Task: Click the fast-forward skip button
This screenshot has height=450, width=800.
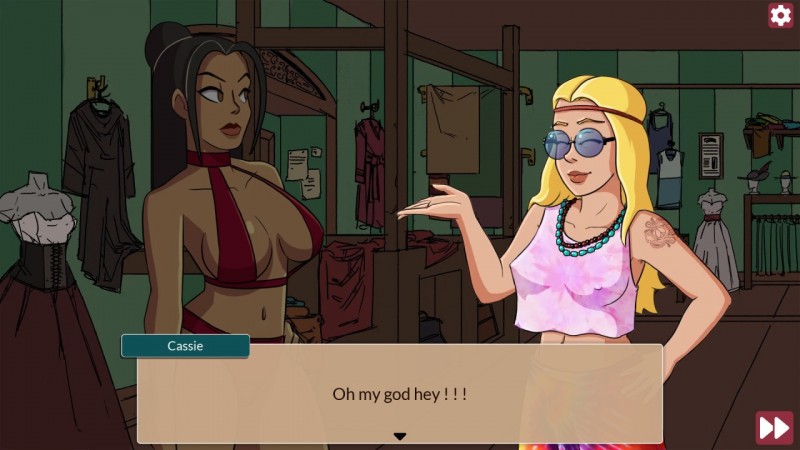Action: (x=774, y=427)
